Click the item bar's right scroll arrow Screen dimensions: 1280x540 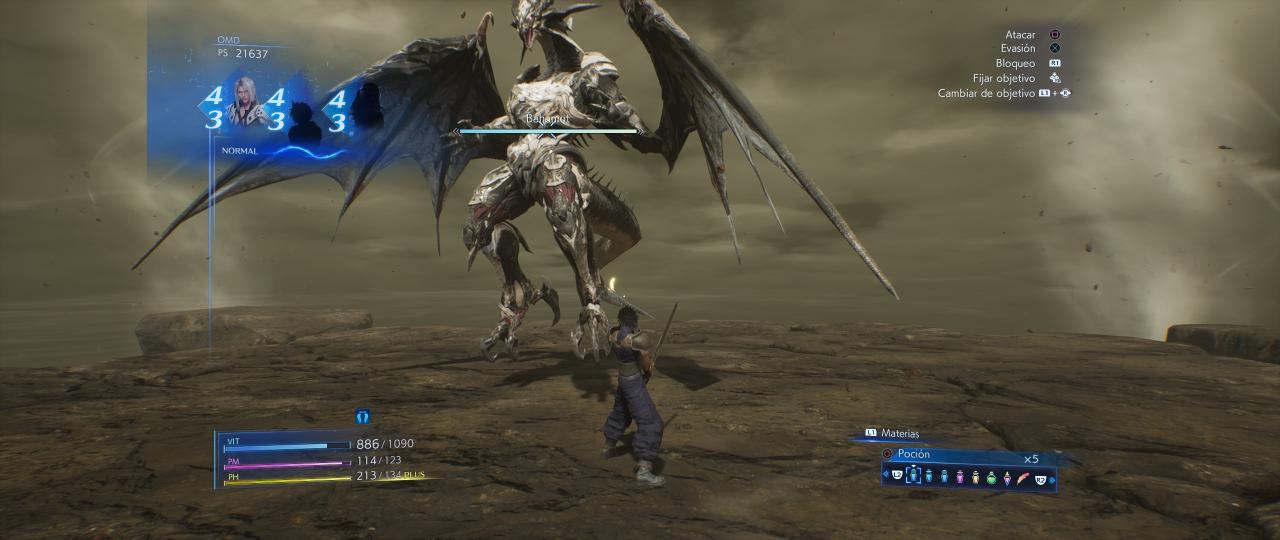point(1052,478)
